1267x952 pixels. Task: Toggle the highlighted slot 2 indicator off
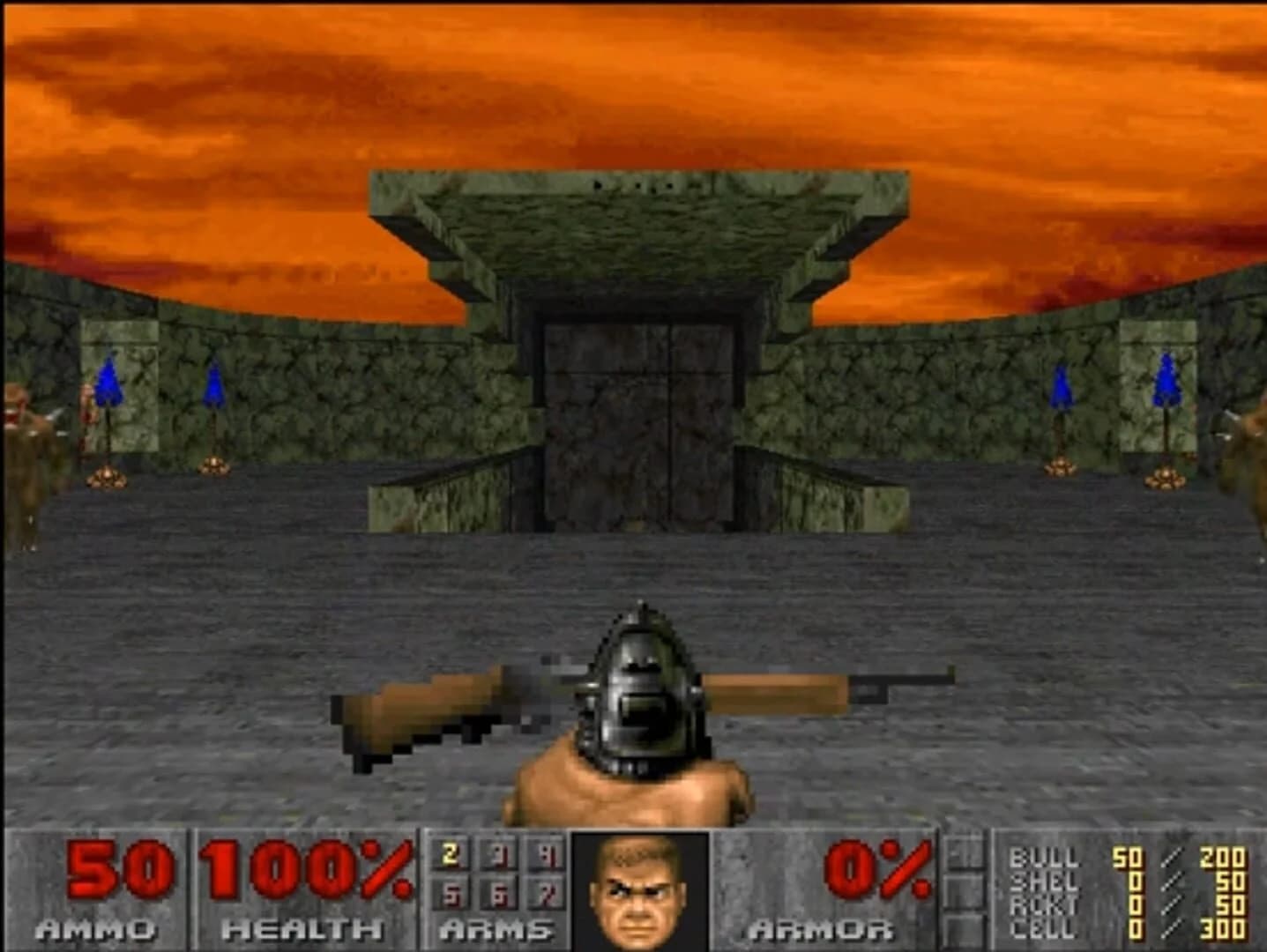(450, 855)
